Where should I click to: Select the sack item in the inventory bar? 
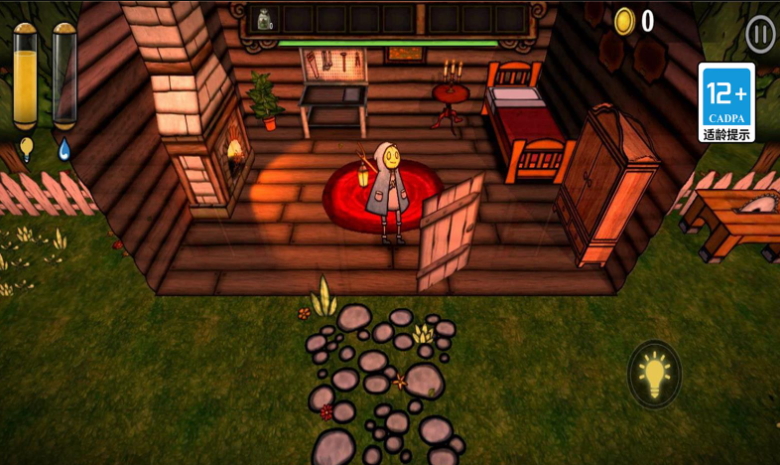tap(265, 19)
